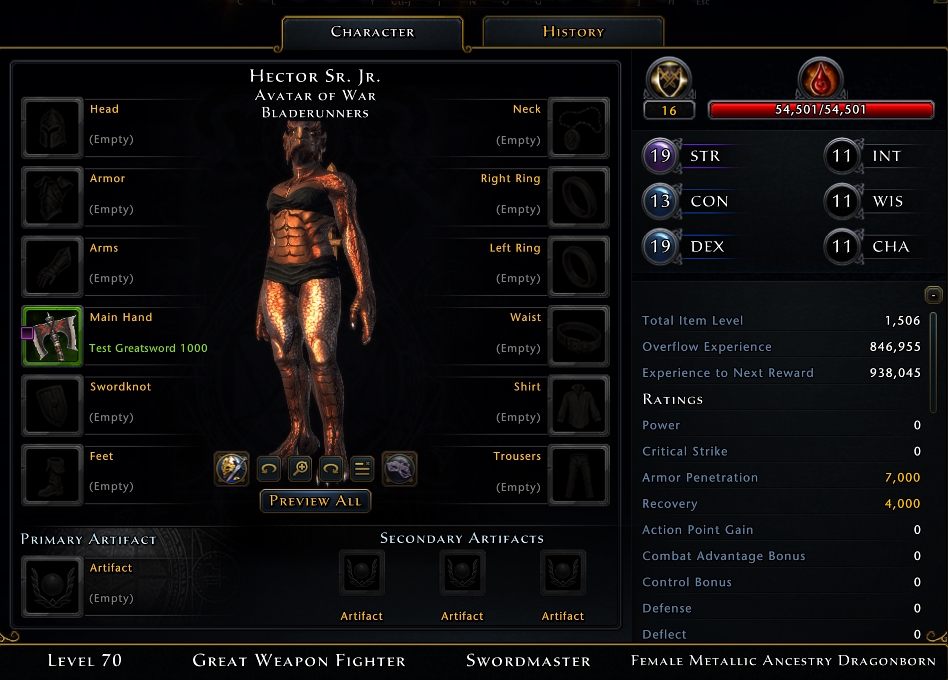Open the purple mask fashion view
Image resolution: width=948 pixels, height=680 pixels.
400,468
